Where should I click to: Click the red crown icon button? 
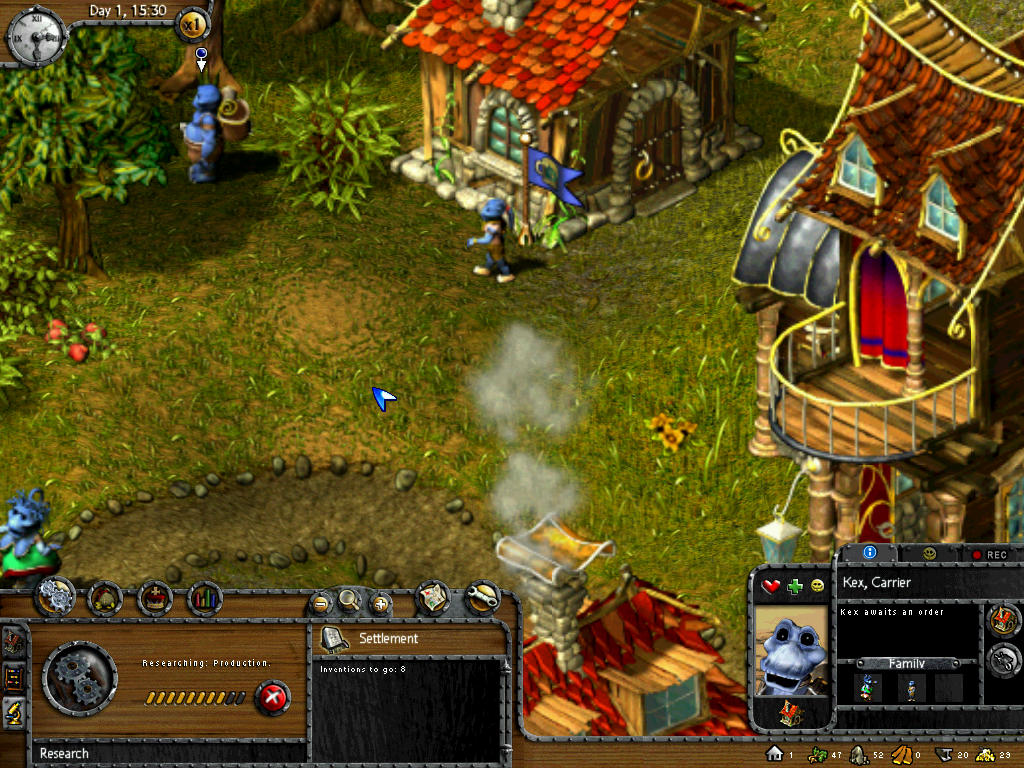click(155, 598)
